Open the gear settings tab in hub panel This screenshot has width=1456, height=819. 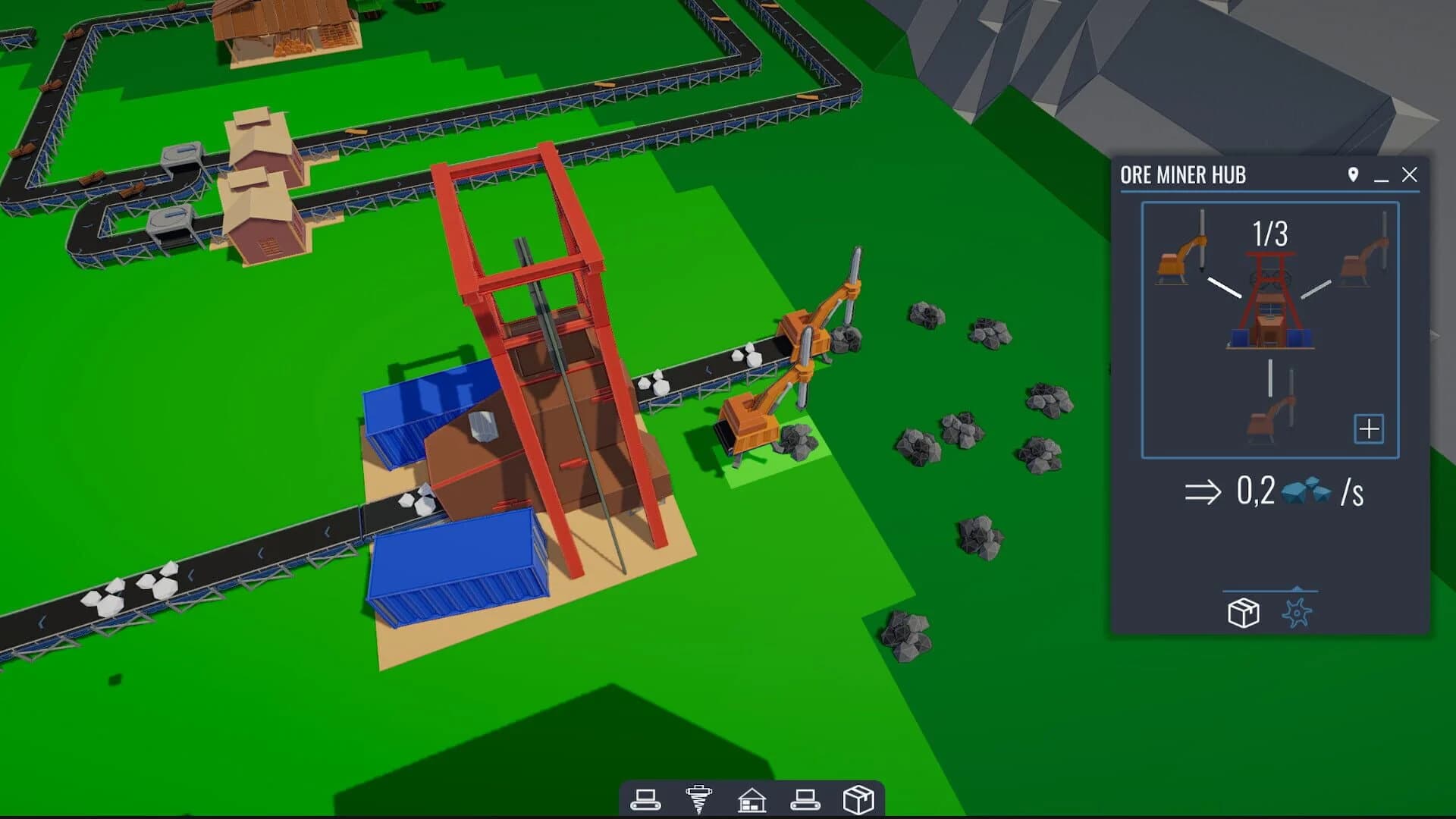click(1298, 613)
